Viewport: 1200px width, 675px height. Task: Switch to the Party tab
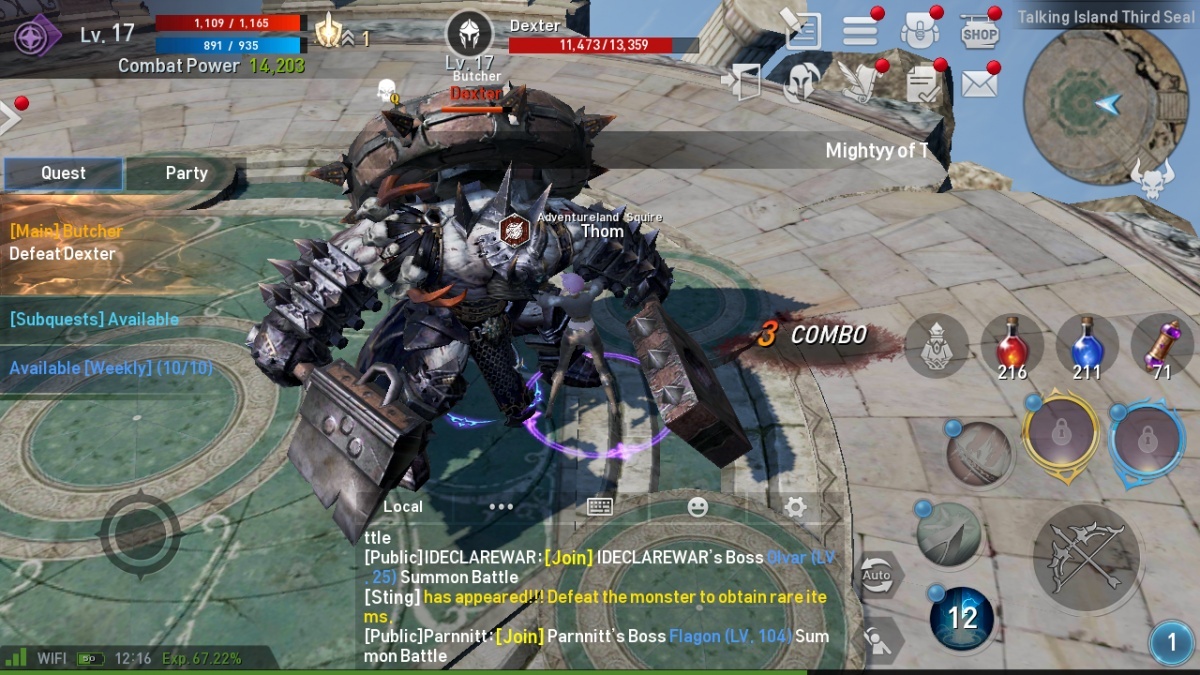[x=186, y=173]
